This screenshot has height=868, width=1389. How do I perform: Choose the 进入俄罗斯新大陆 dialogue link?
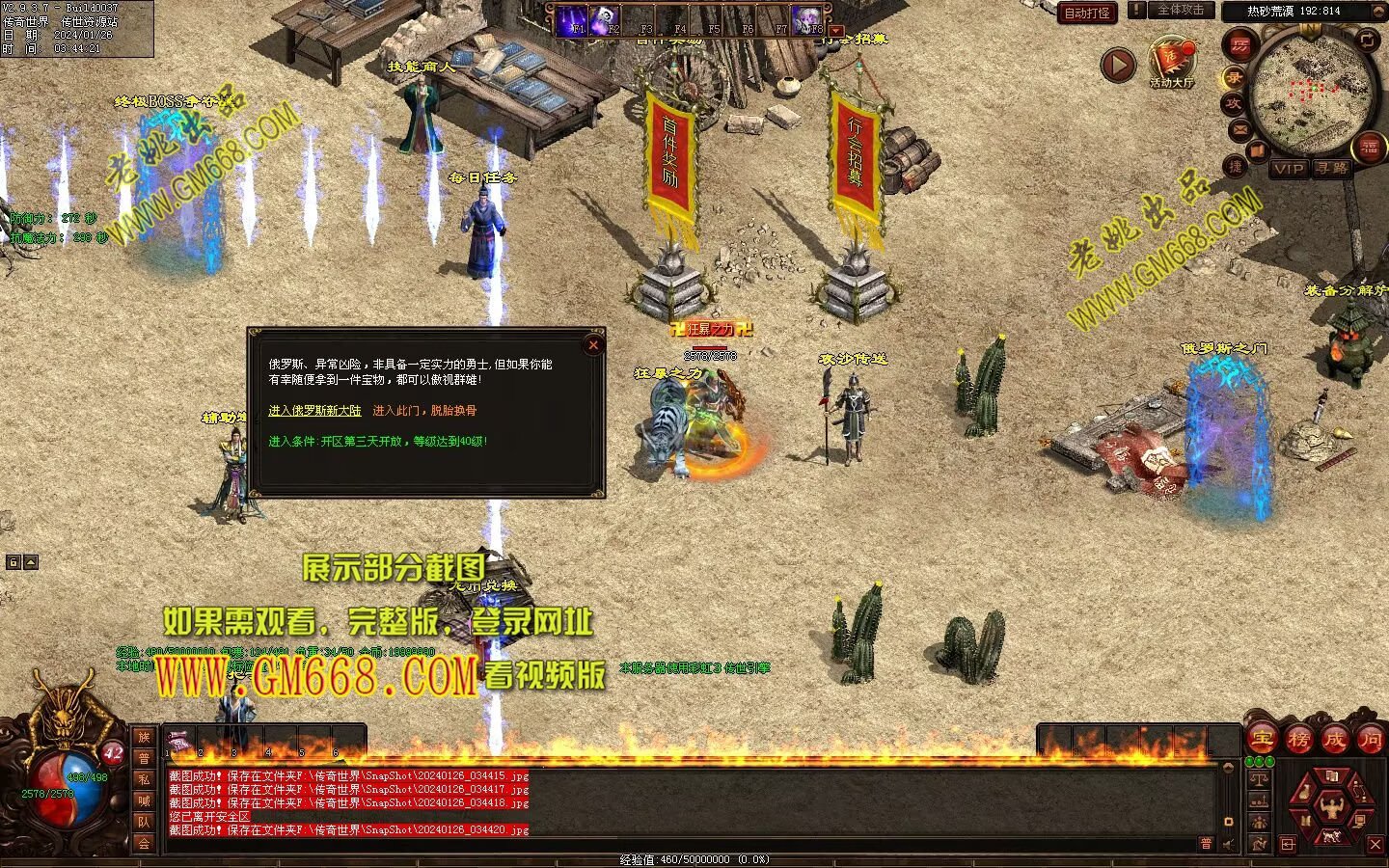314,411
